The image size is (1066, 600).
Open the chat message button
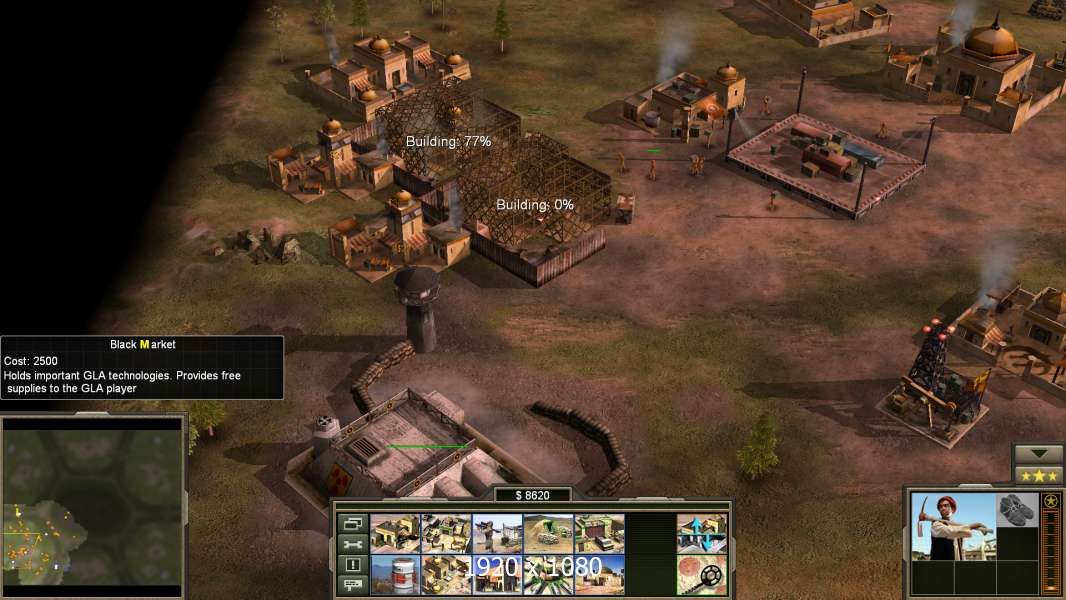pyautogui.click(x=352, y=585)
